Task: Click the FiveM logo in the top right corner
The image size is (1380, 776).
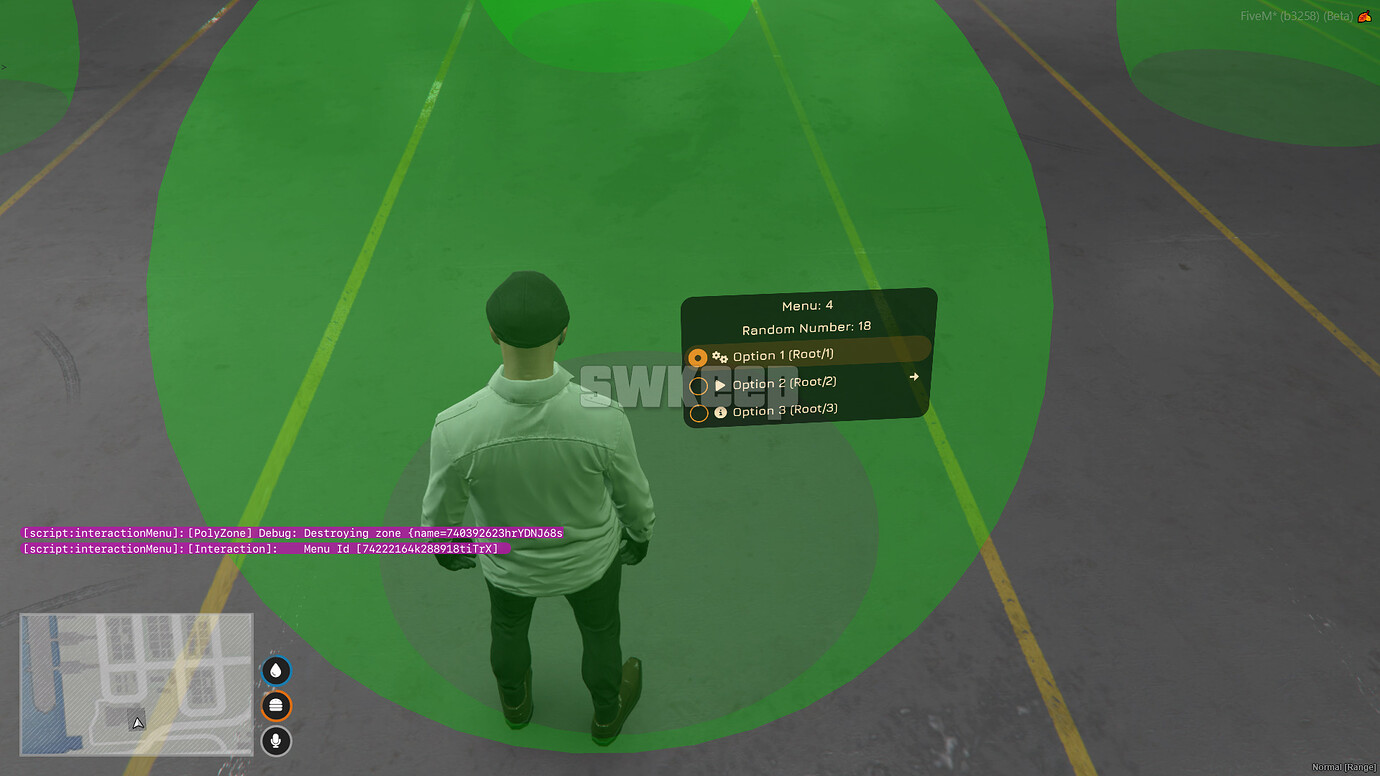Action: 1367,16
